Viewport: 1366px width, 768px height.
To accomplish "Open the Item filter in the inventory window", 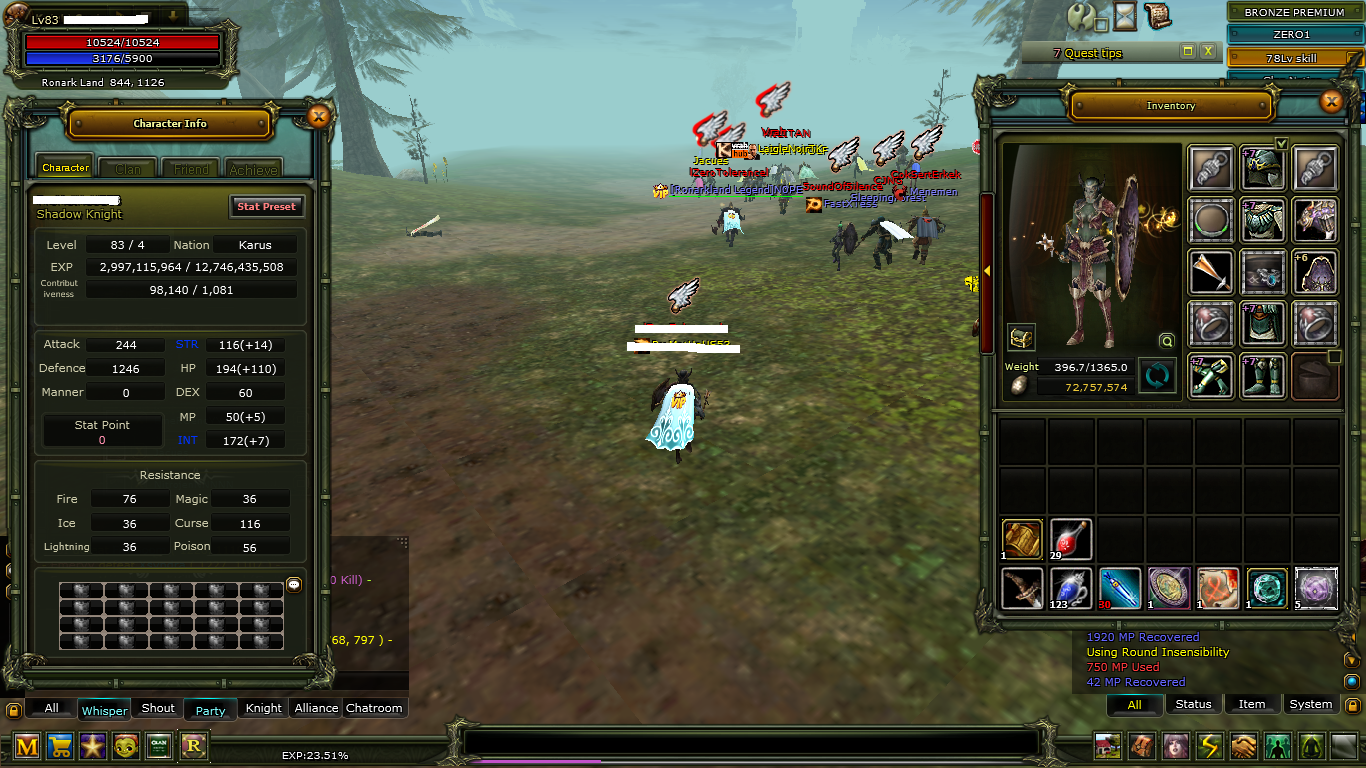I will click(1252, 704).
